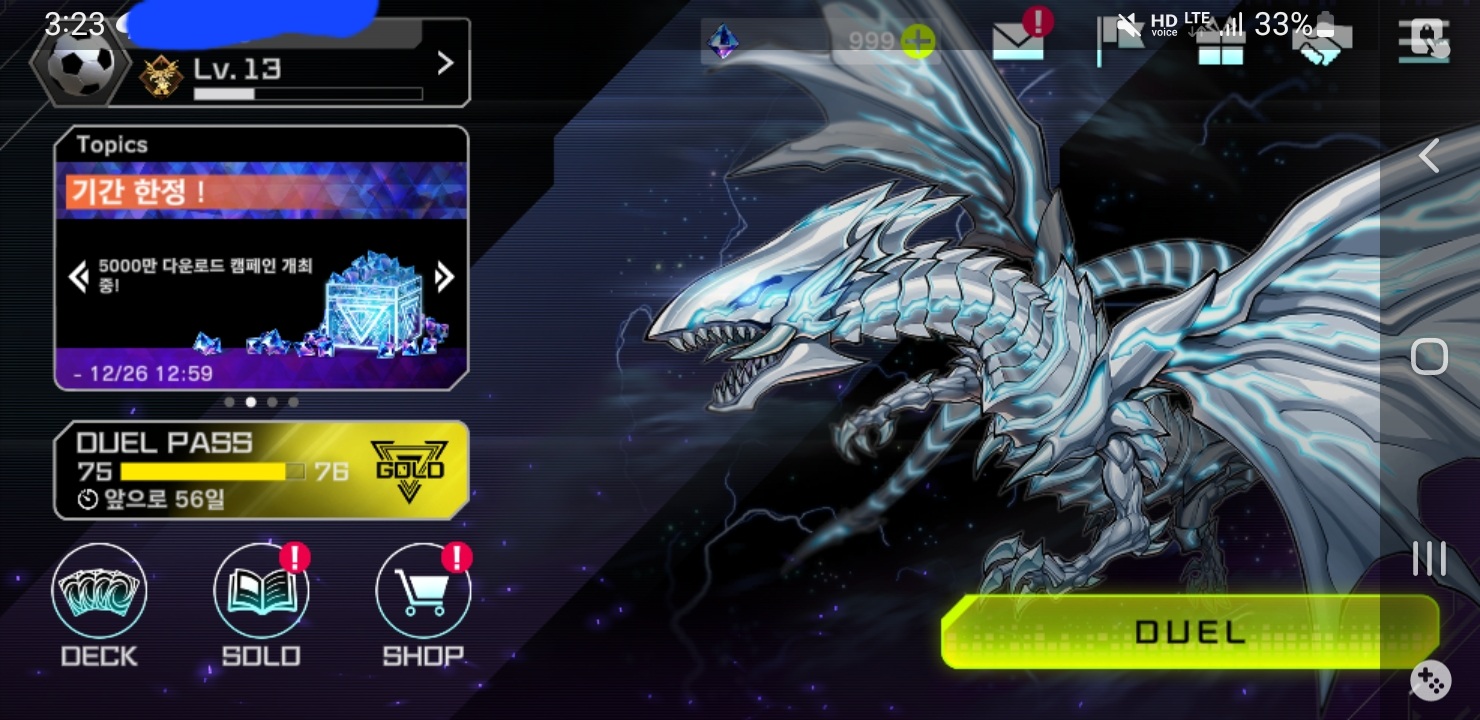1480x720 pixels.
Task: Show the previous Topics banner
Action: tap(78, 277)
